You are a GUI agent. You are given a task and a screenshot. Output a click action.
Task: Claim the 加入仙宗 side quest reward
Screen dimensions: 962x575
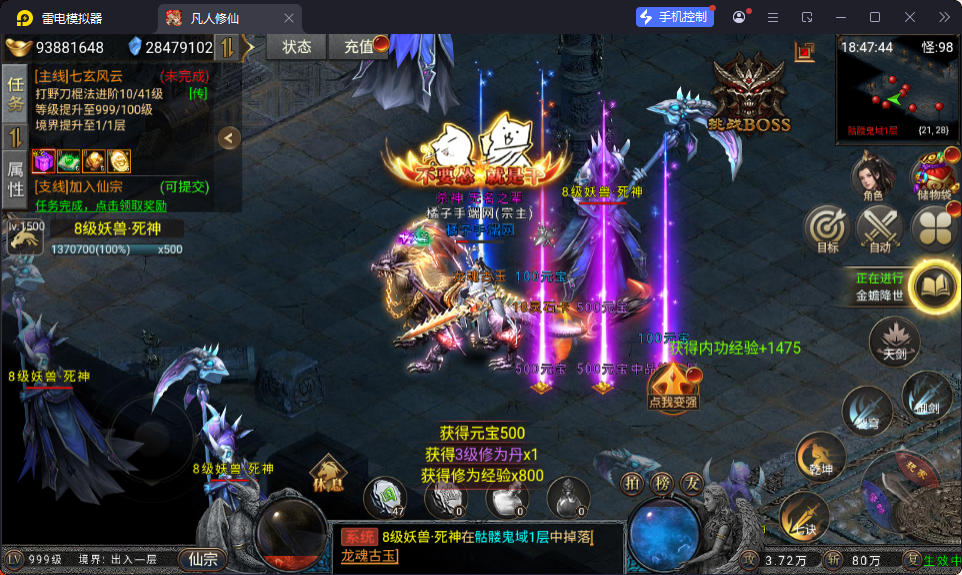[x=100, y=205]
